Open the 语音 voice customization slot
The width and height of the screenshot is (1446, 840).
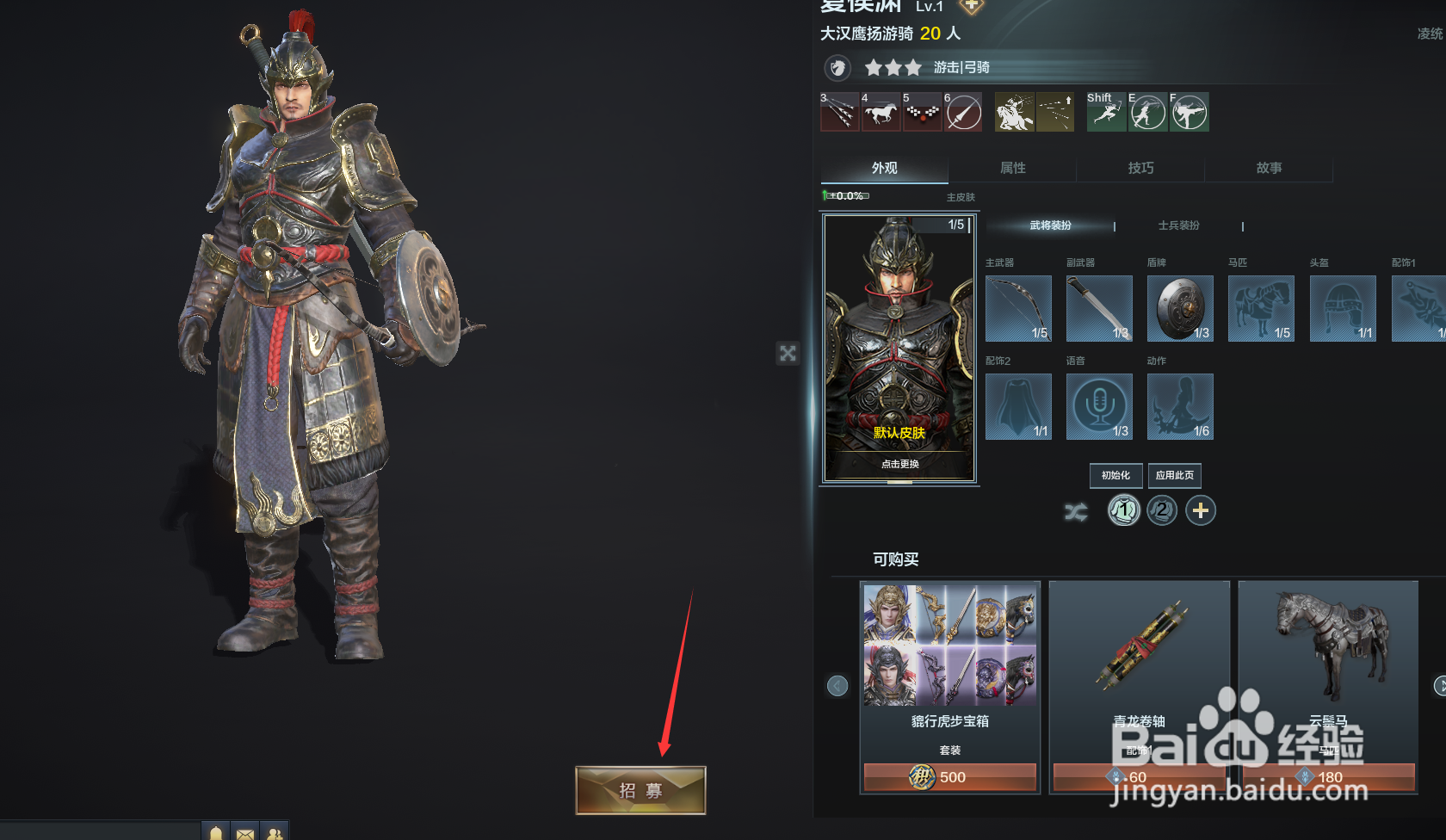pos(1099,406)
